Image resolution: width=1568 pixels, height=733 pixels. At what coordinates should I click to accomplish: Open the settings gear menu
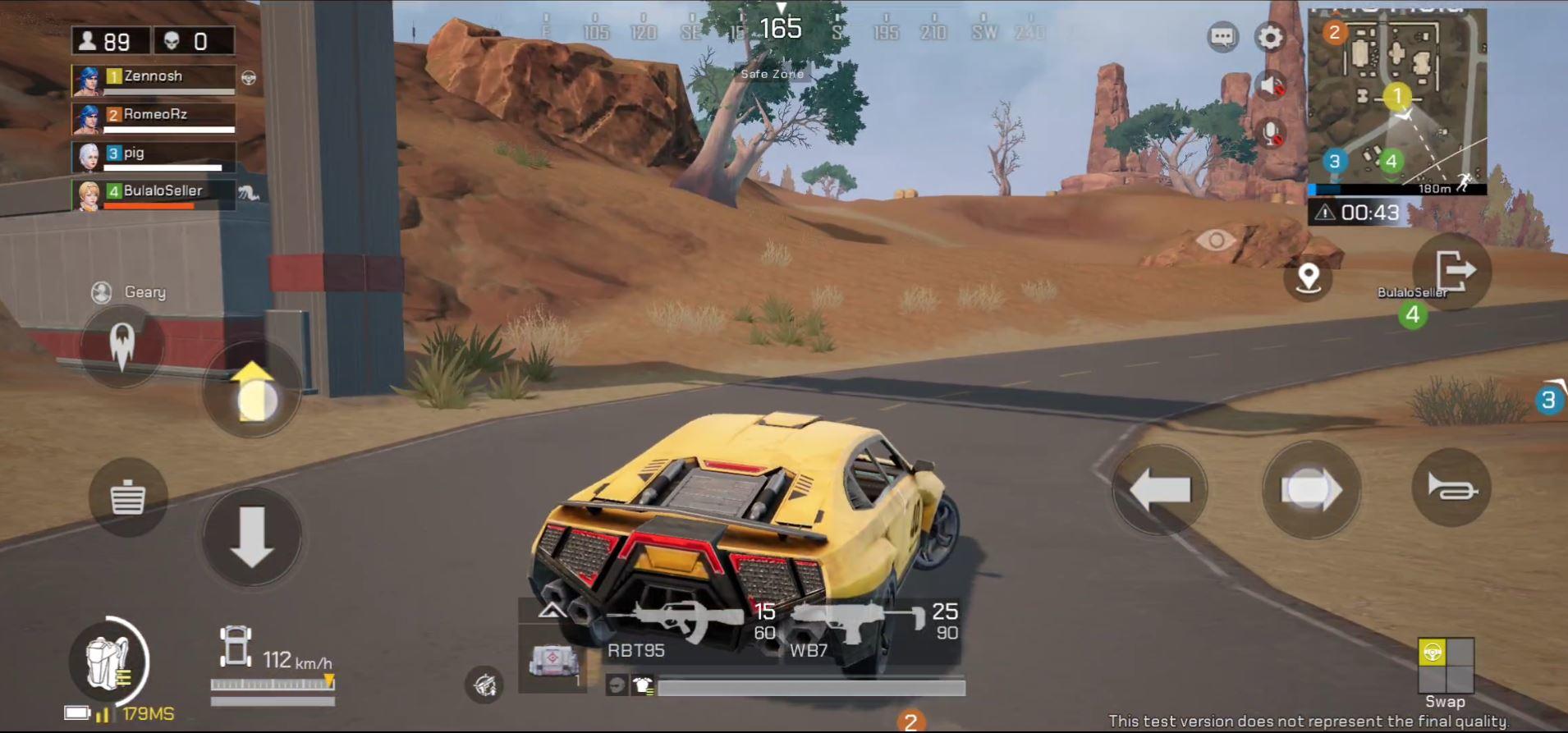point(1269,37)
